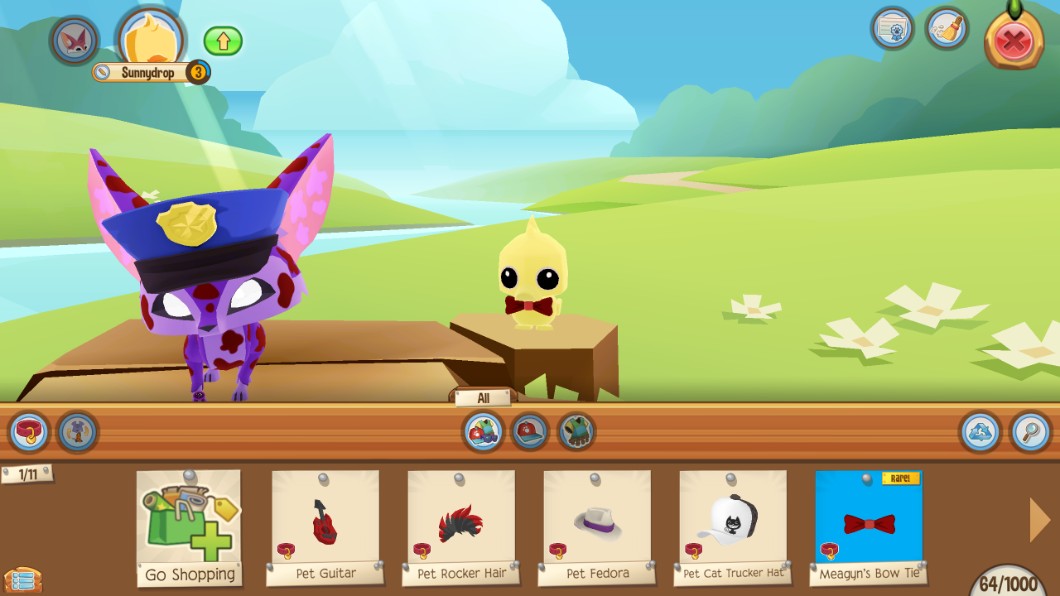The image size is (1060, 596).
Task: Filter items by the cap category
Action: (x=530, y=432)
